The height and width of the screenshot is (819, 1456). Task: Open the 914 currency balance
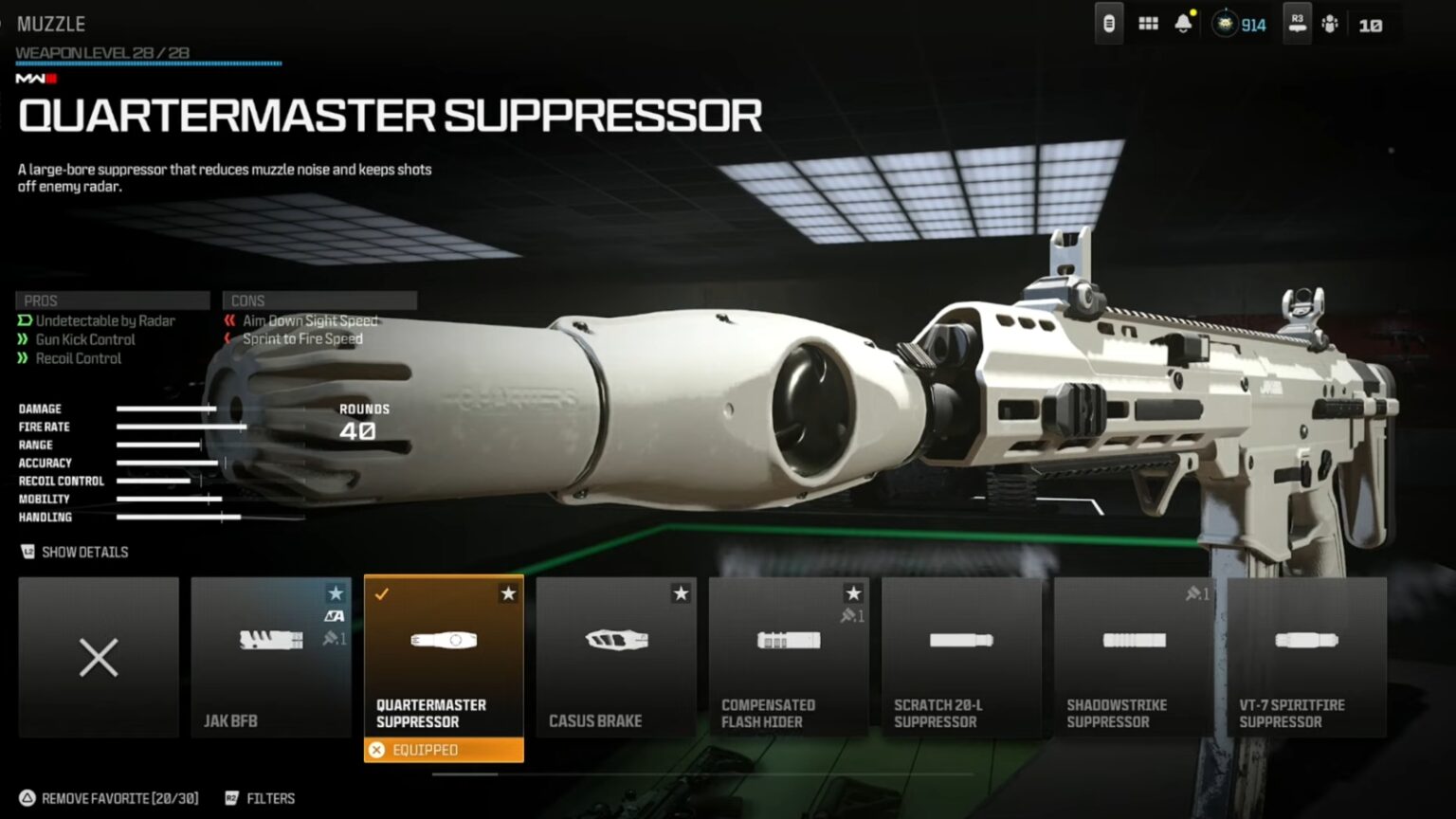click(1241, 25)
